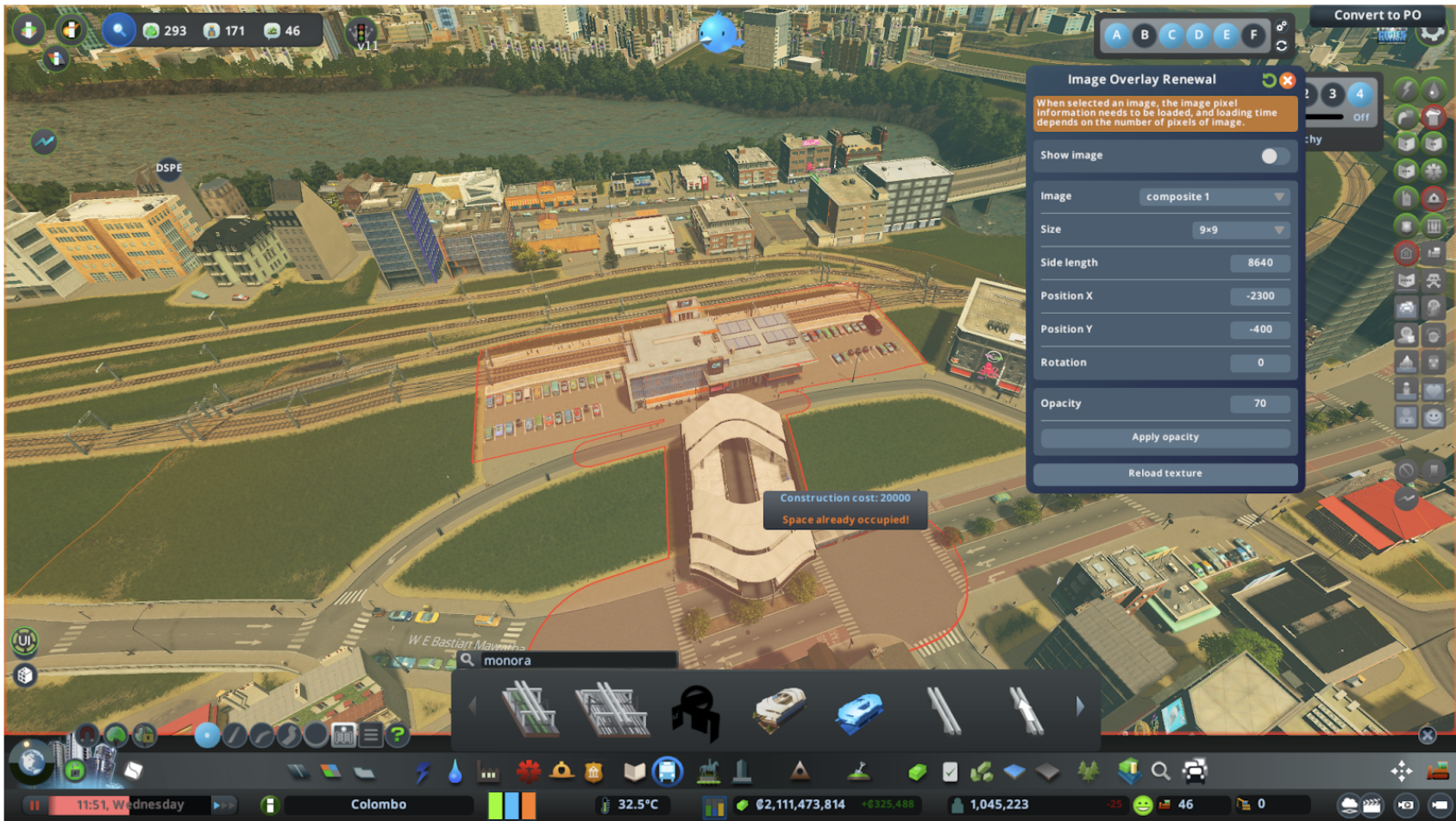Viewport: 1456px width, 821px height.
Task: Open the public transport bus menu
Action: (668, 771)
